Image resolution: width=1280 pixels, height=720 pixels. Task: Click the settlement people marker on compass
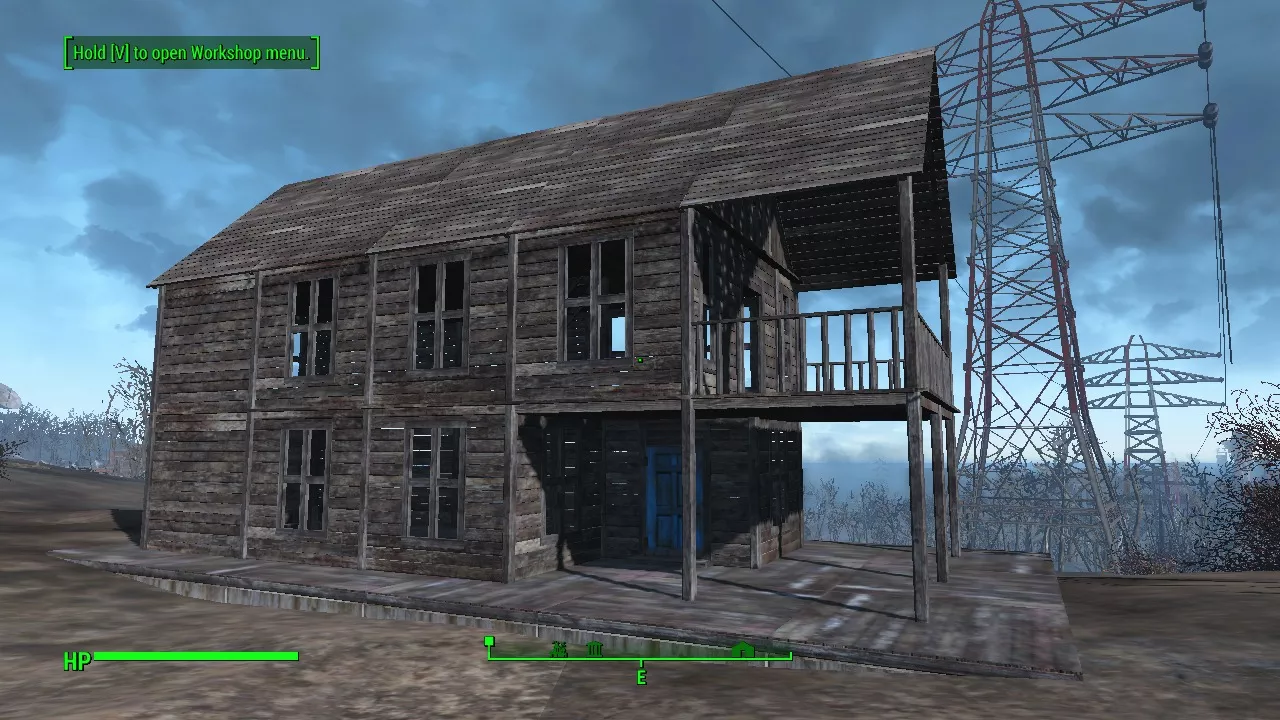(559, 650)
